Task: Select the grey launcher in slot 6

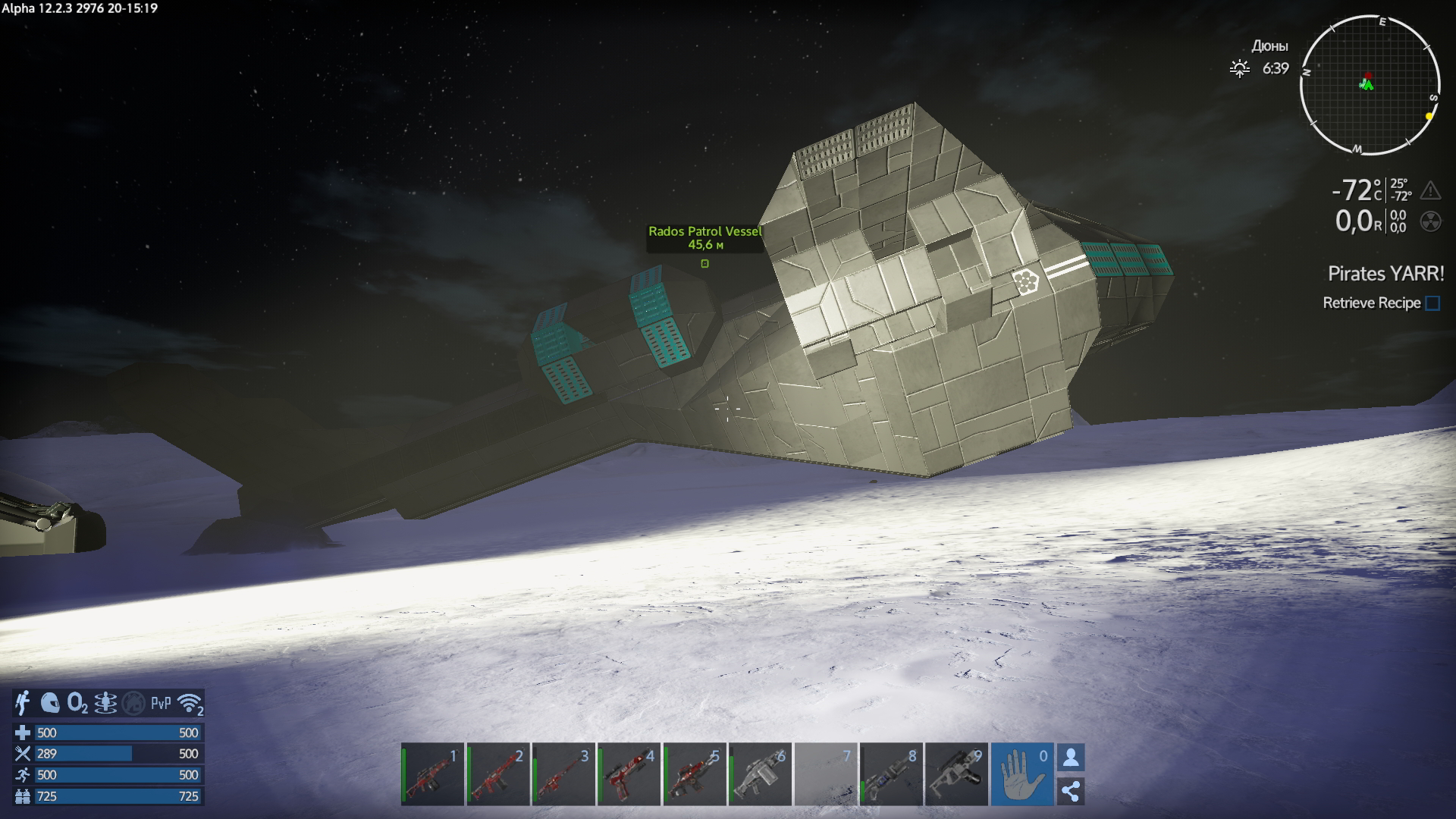Action: click(x=760, y=774)
